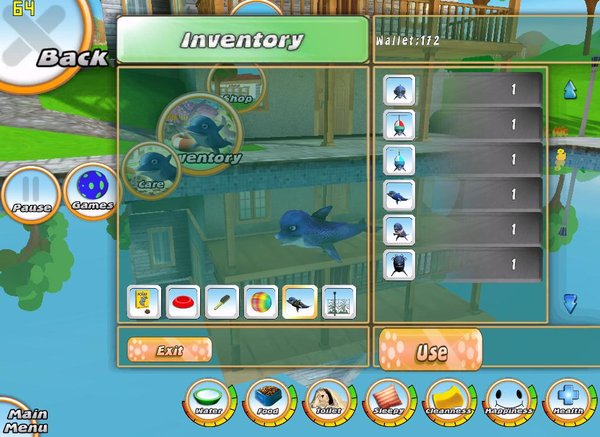Open the Games menu
The height and width of the screenshot is (437, 600).
pos(91,192)
